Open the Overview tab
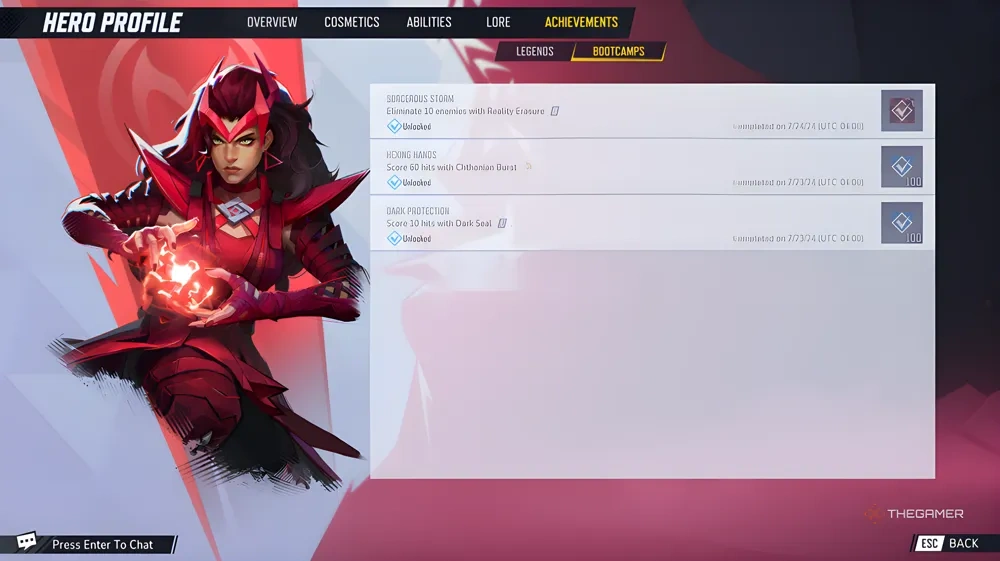1000x561 pixels. [x=272, y=22]
